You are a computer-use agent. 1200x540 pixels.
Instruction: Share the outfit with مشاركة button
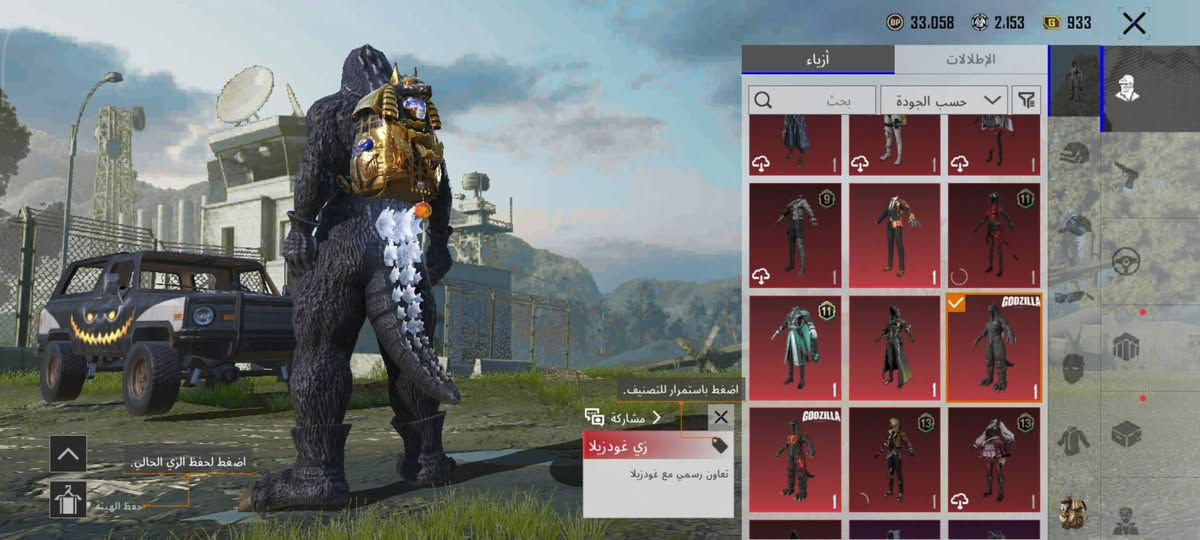(623, 417)
